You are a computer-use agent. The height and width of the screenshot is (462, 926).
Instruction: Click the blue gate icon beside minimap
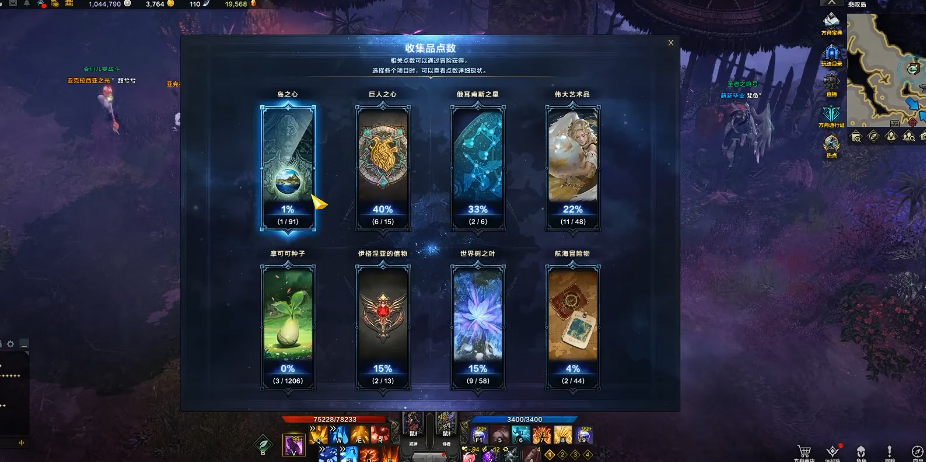coord(831,53)
